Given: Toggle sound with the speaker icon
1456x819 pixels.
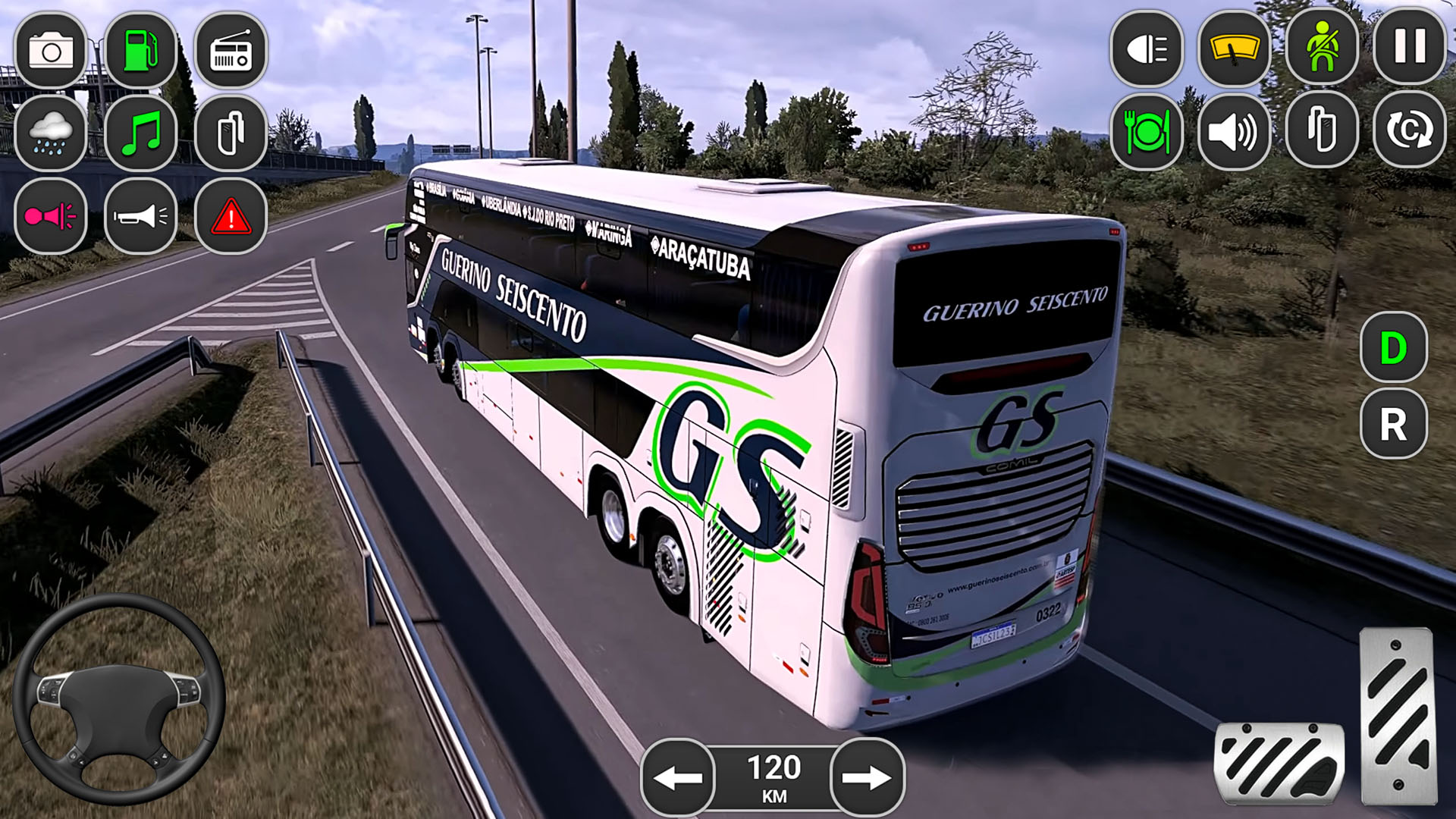Looking at the screenshot, I should 1235,132.
